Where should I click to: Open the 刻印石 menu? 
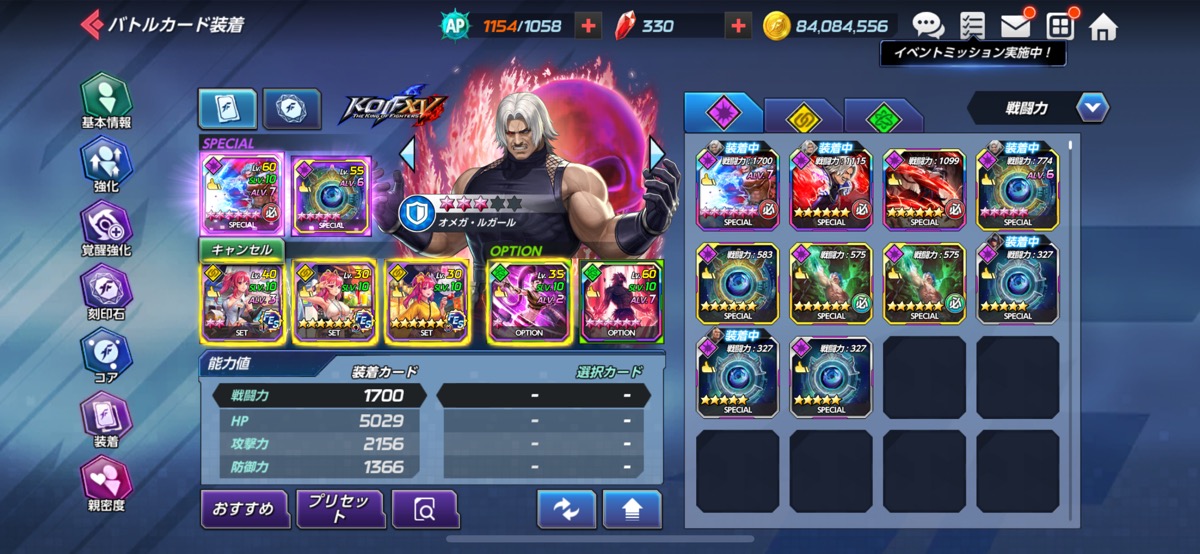pos(106,294)
